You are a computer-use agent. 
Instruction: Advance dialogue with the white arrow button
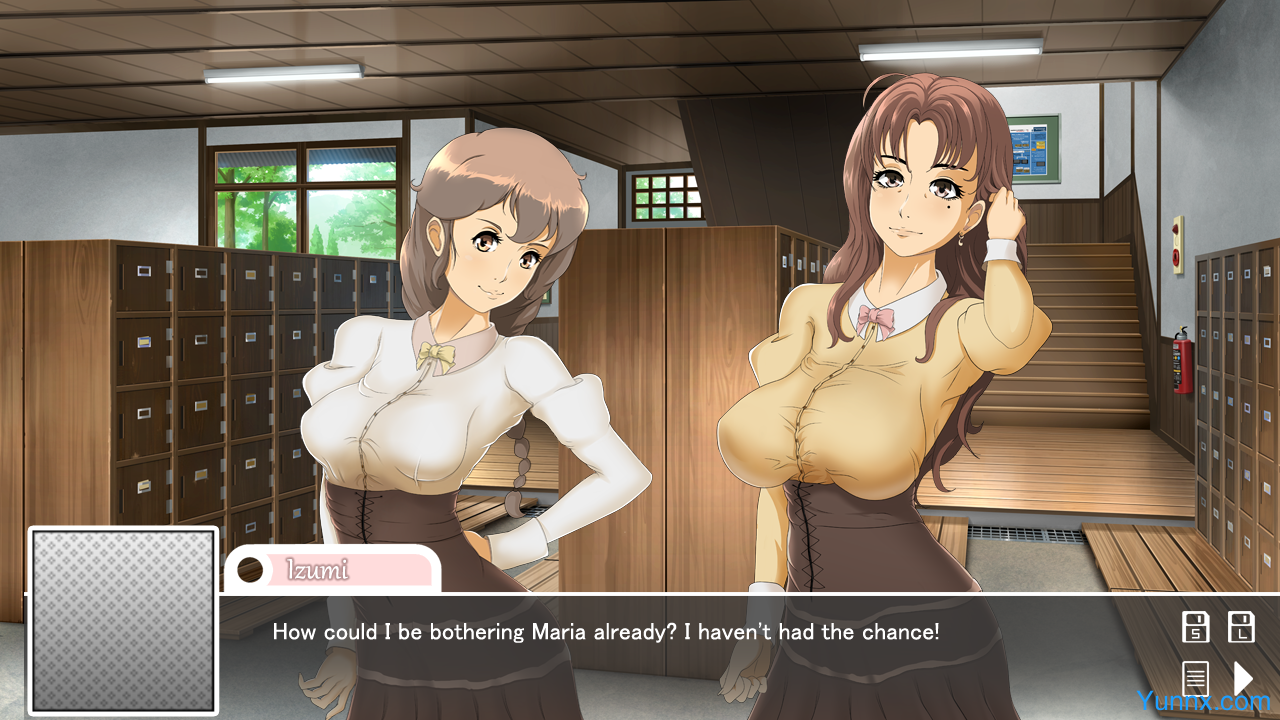point(1242,678)
